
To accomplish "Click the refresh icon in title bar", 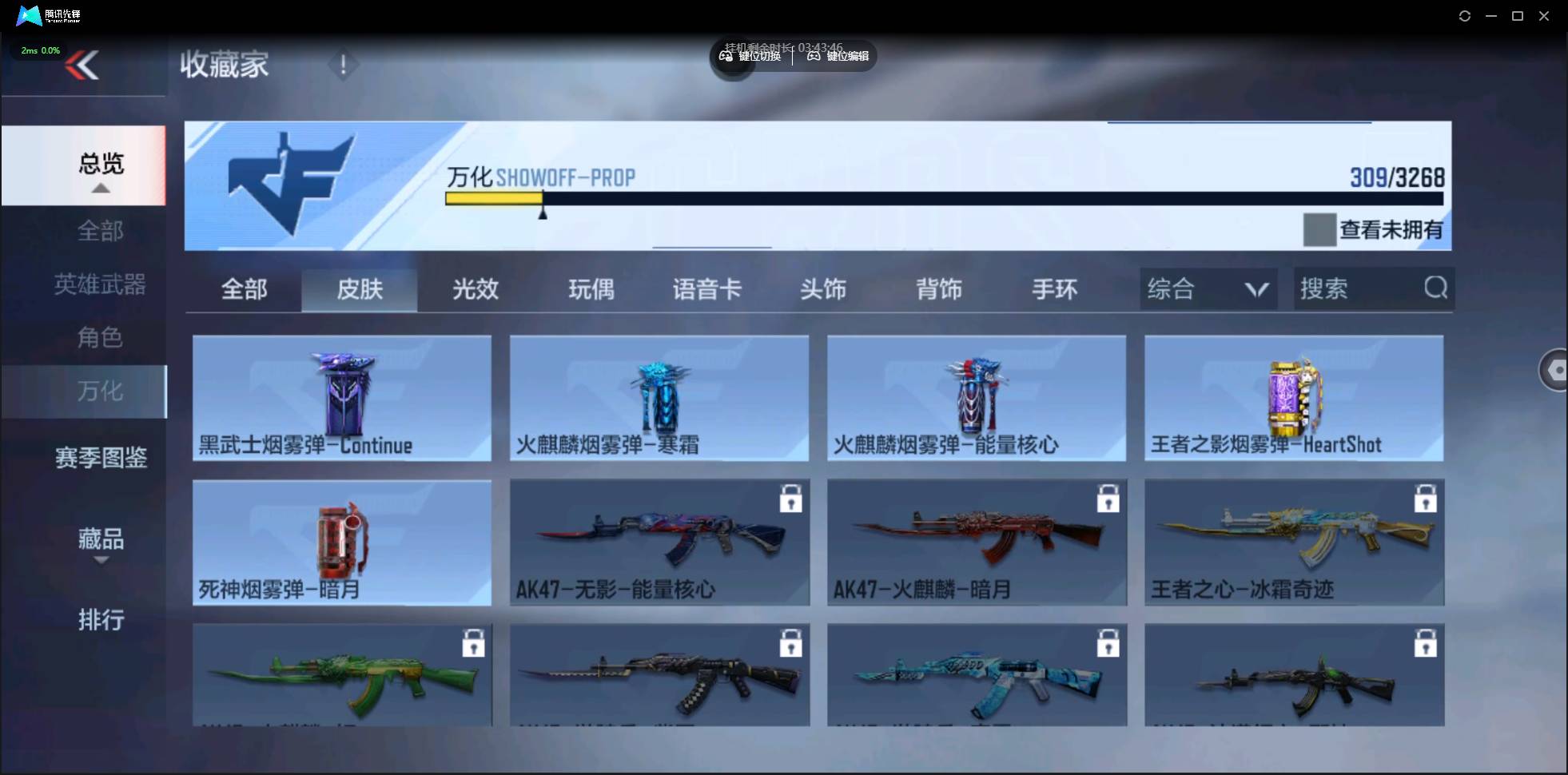I will [x=1466, y=16].
